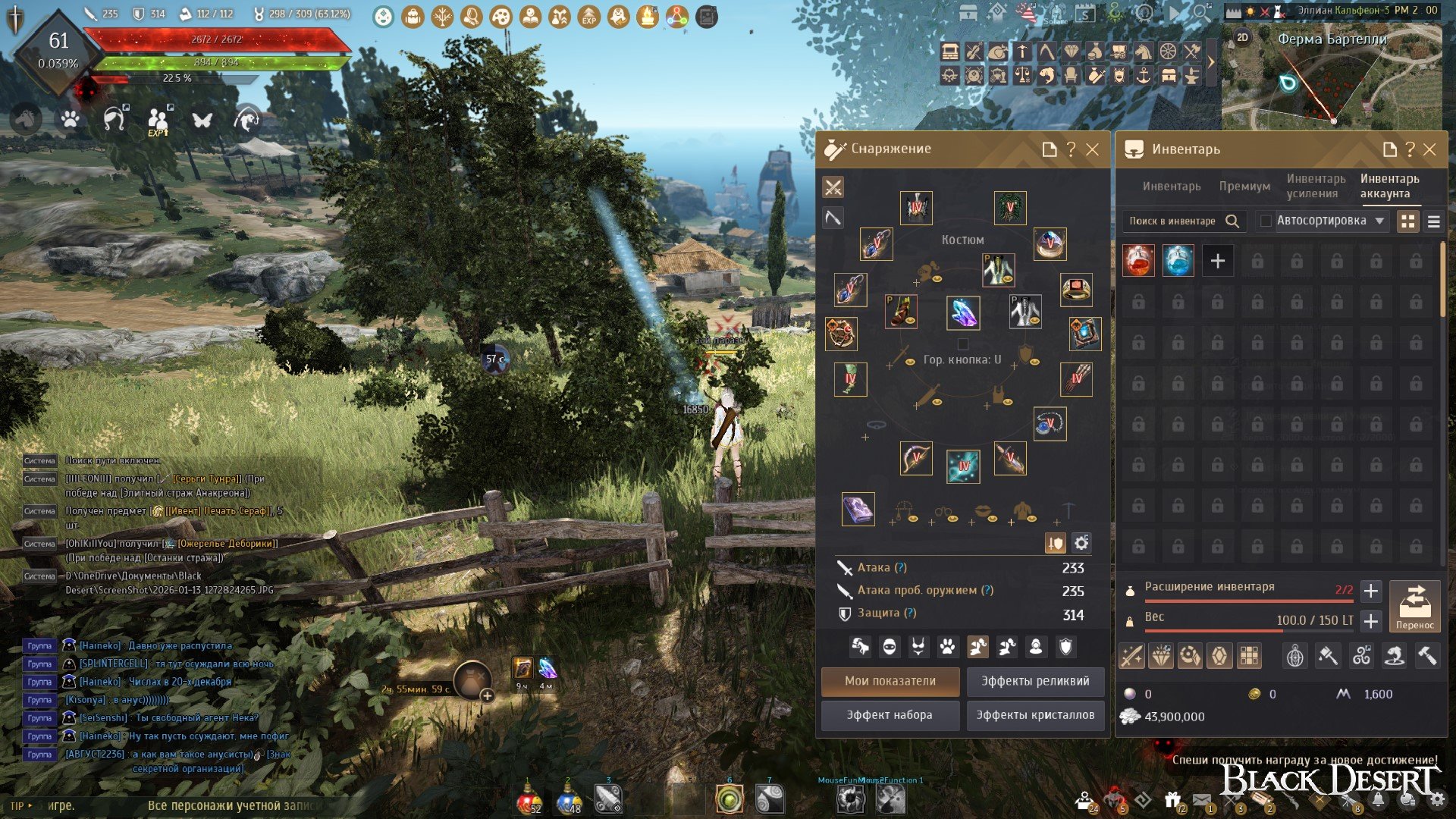
Task: Switch to the Премиум inventory tab
Action: (1244, 187)
